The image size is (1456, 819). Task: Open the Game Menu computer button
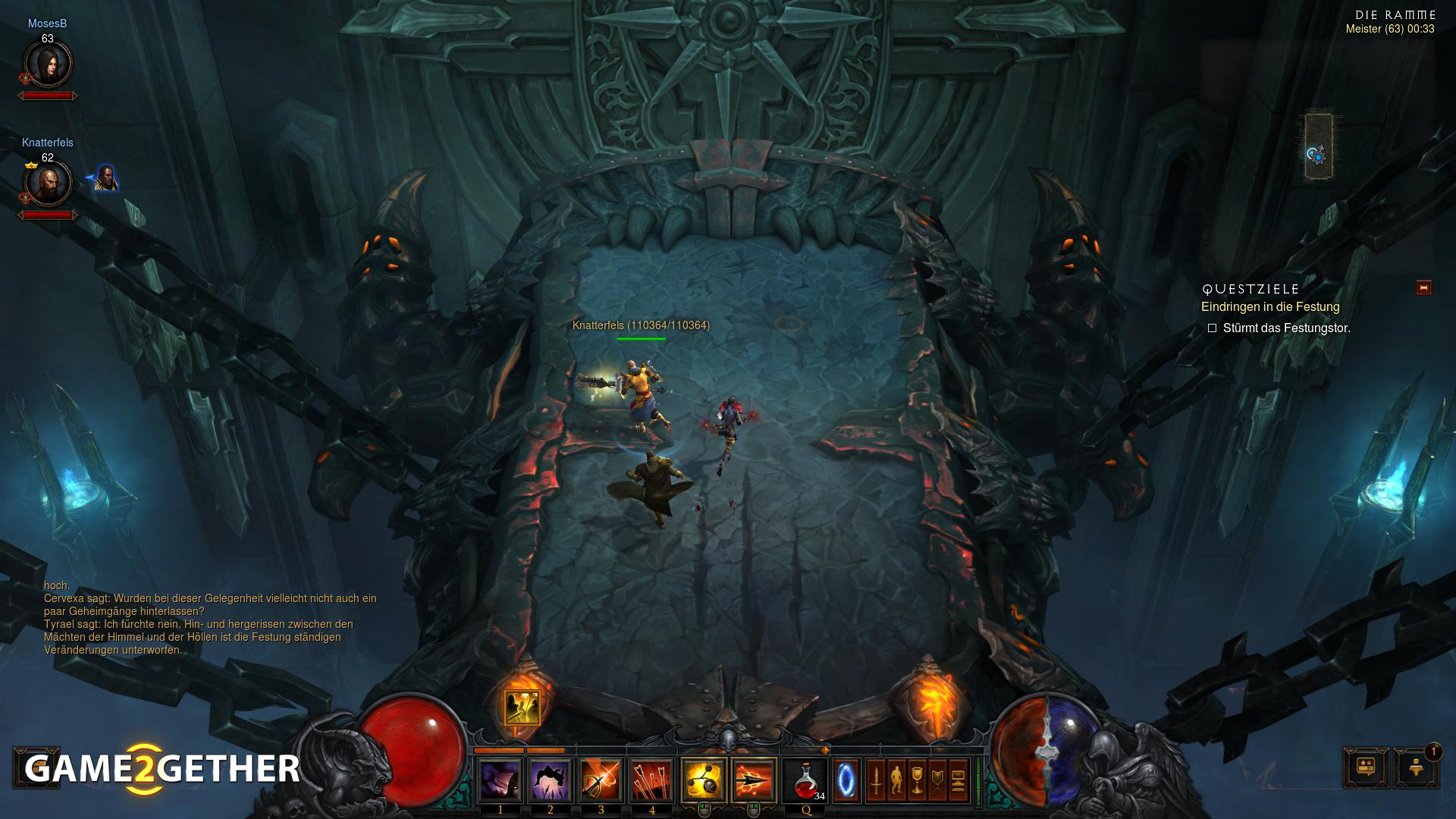pyautogui.click(x=958, y=780)
